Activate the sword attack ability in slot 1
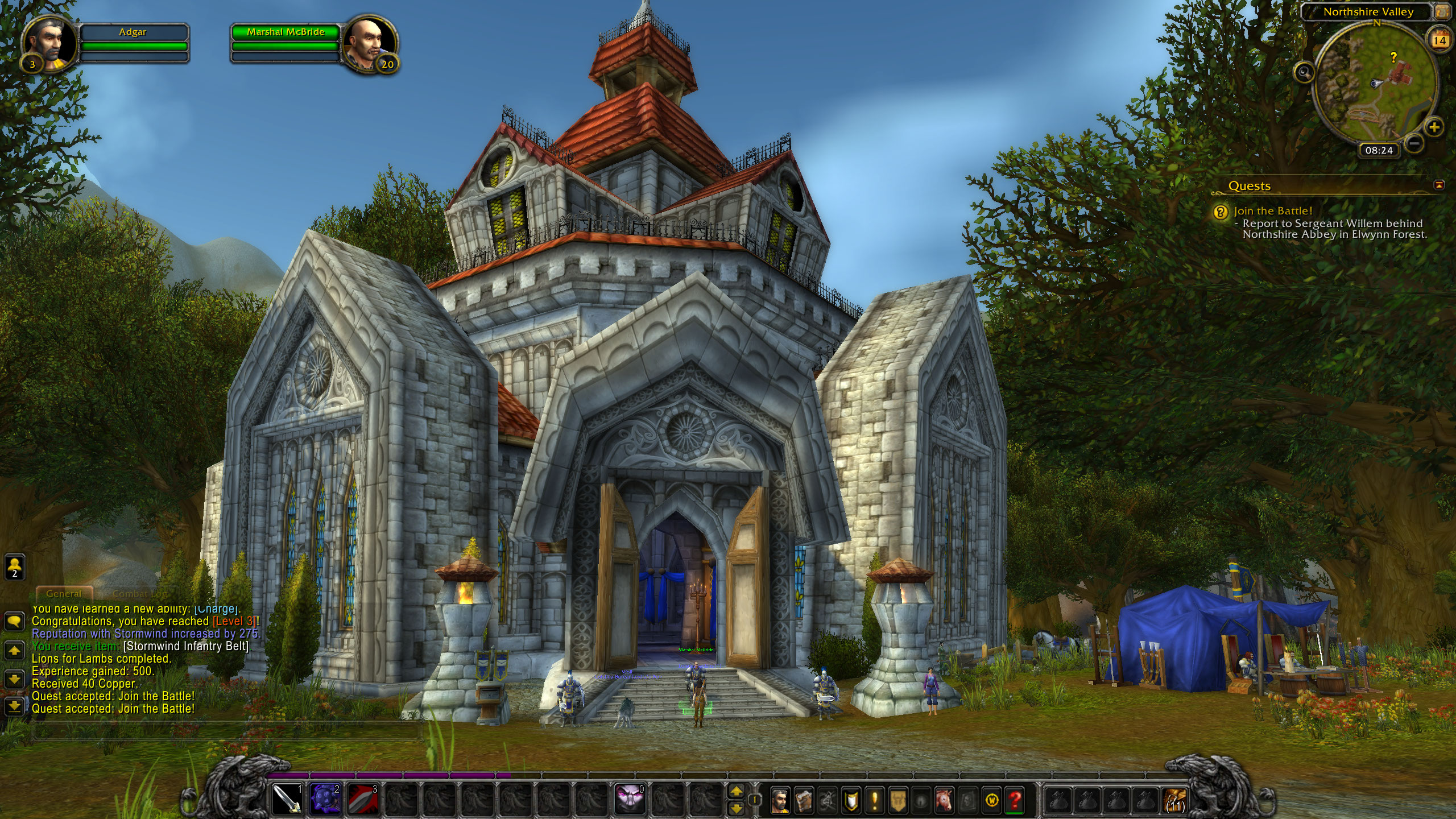Viewport: 1456px width, 819px height. click(x=287, y=799)
